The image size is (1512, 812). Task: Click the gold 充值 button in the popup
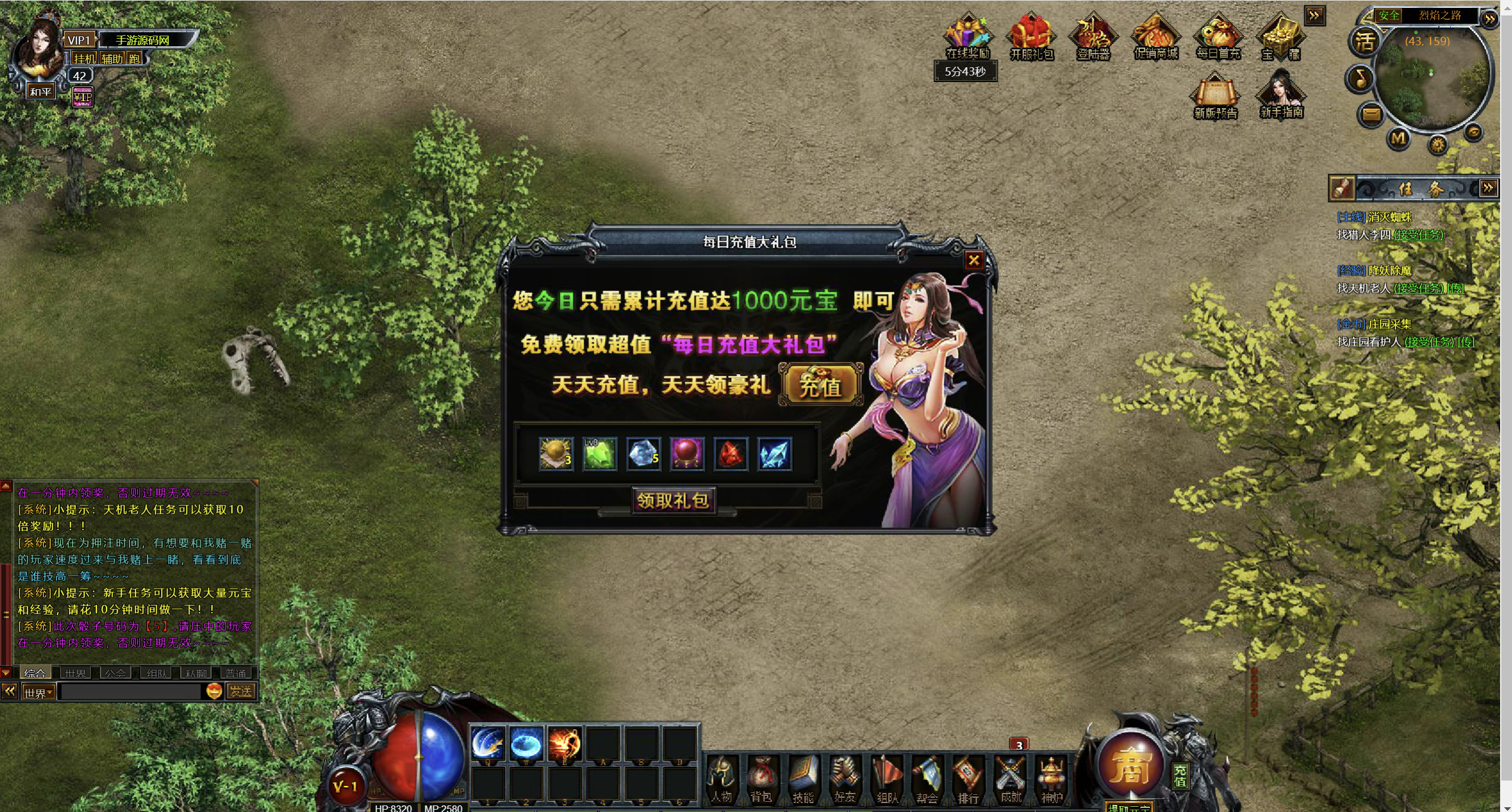[820, 386]
